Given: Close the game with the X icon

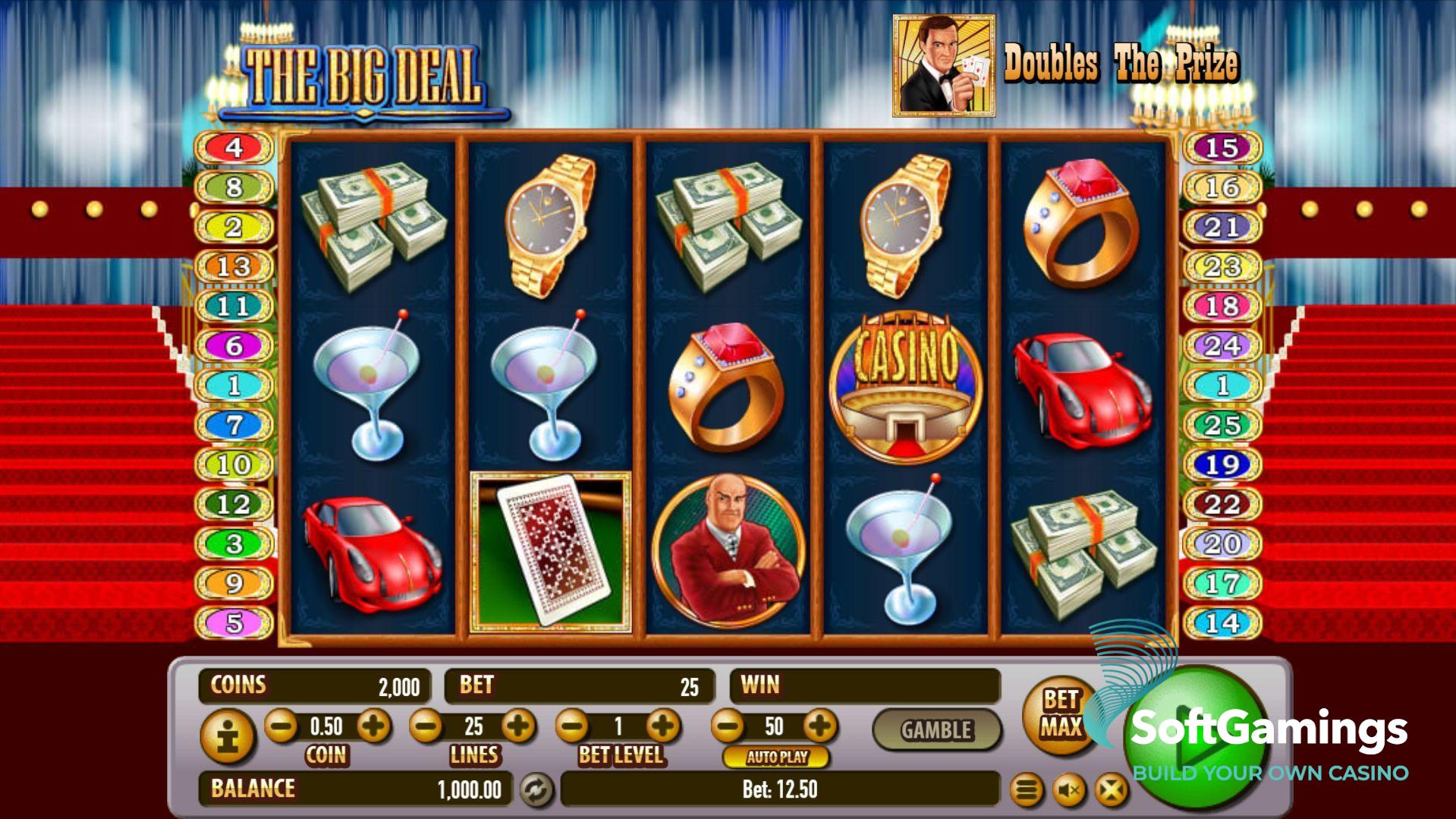Looking at the screenshot, I should (1111, 791).
